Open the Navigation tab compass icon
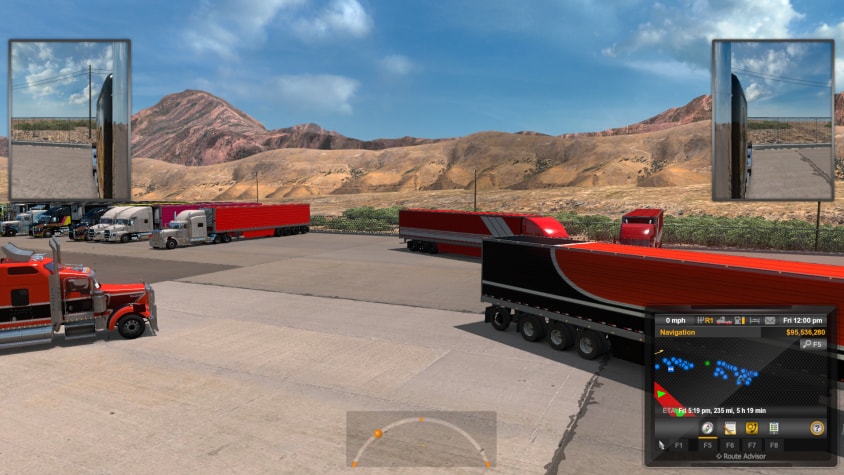Screen dimensions: 844x475 (707, 428)
